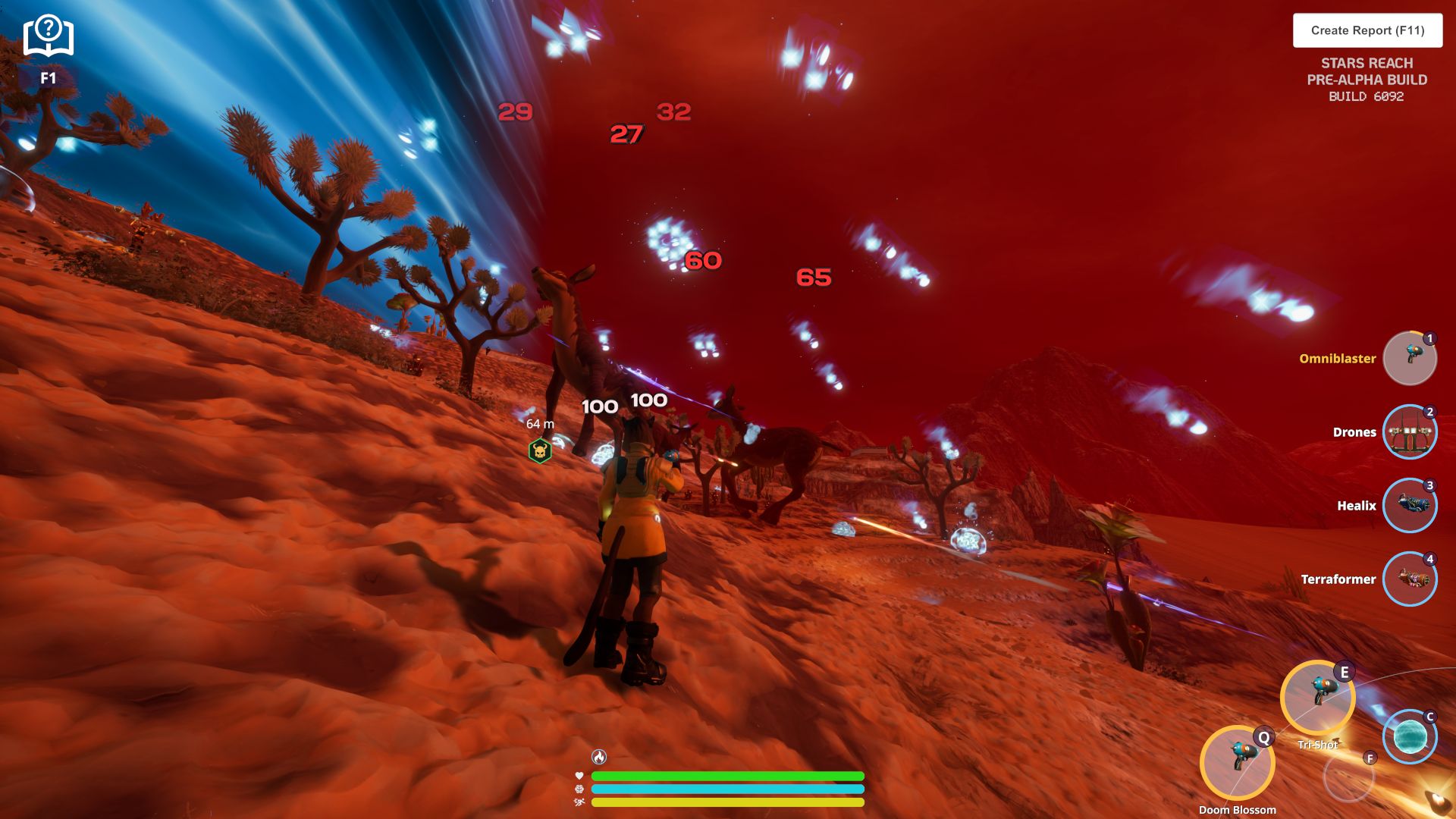Switch to the Drones tool
This screenshot has height=819, width=1456.
click(1409, 431)
